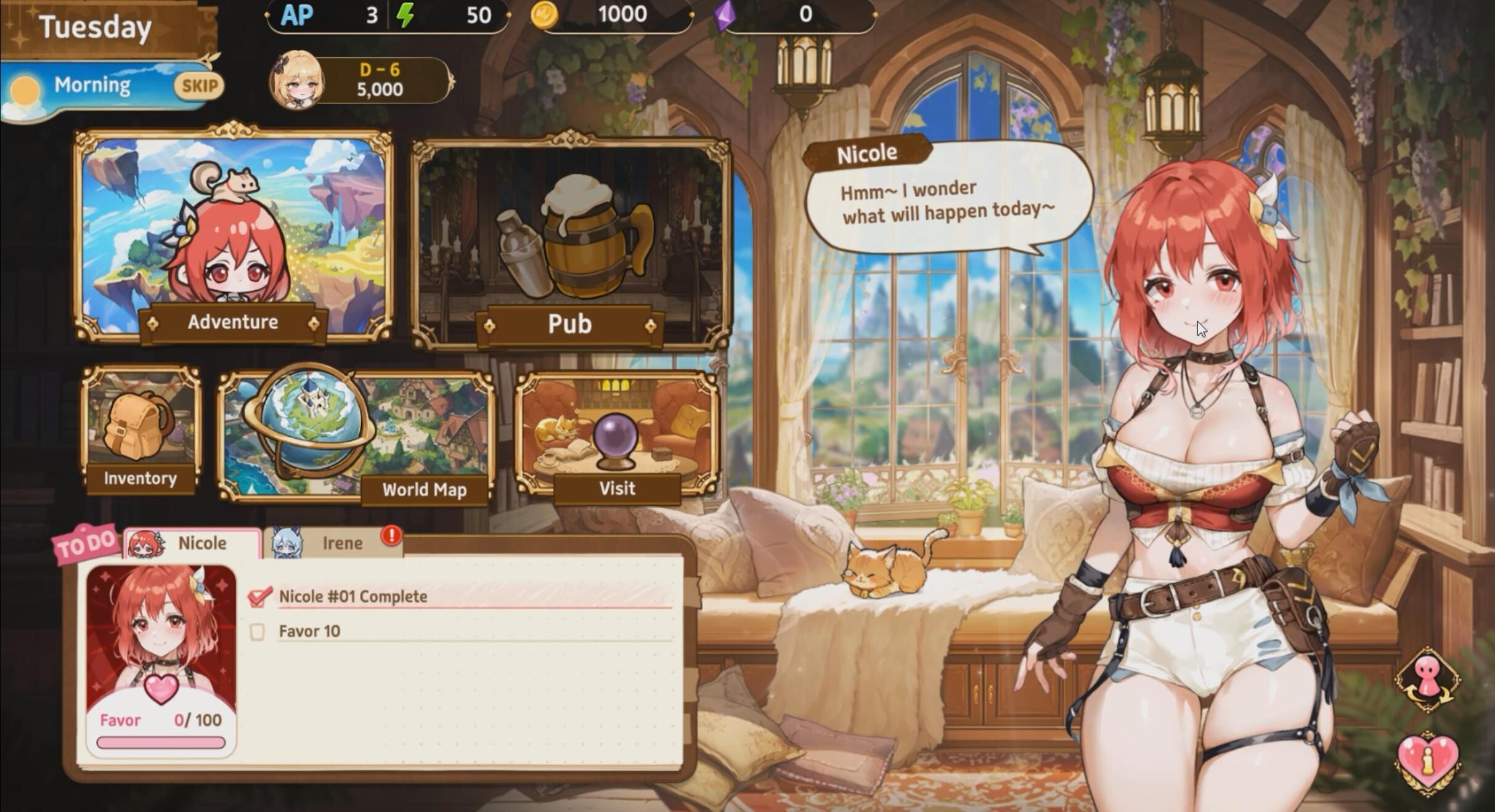Screen dimensions: 1495x812
Task: Click the blonde girl debt deadline portrait
Action: click(297, 80)
